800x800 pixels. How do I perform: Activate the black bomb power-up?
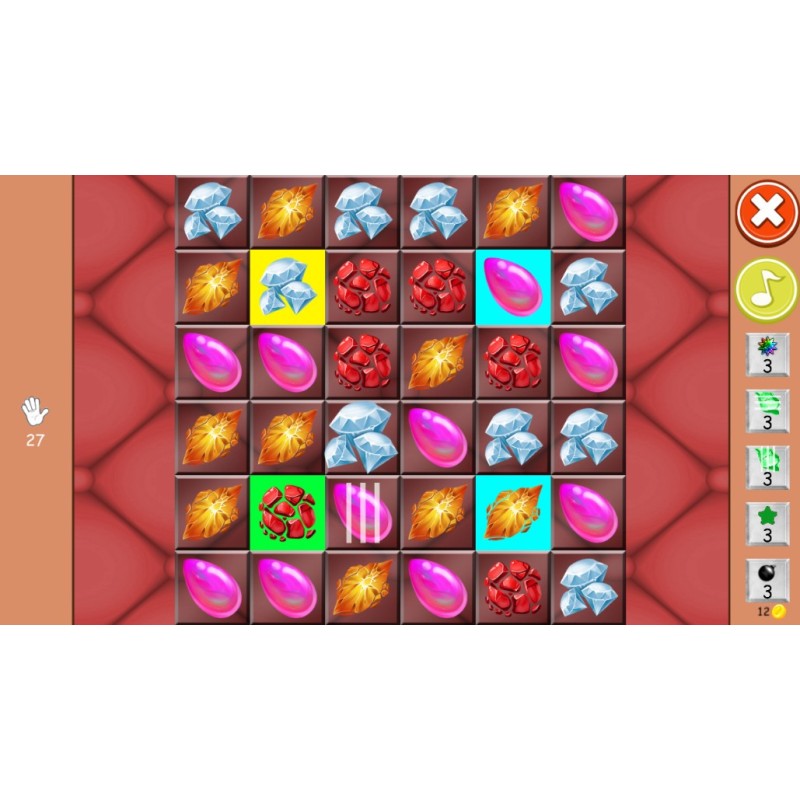pyautogui.click(x=767, y=579)
